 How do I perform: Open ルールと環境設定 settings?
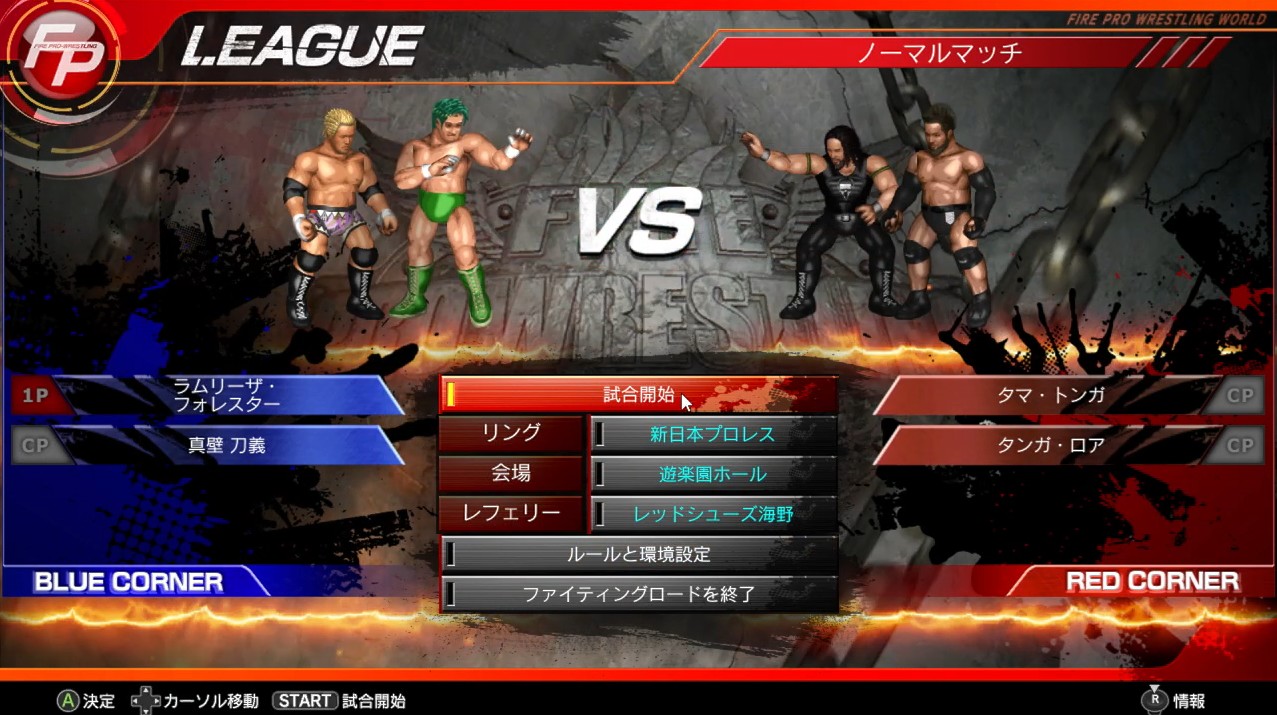638,555
